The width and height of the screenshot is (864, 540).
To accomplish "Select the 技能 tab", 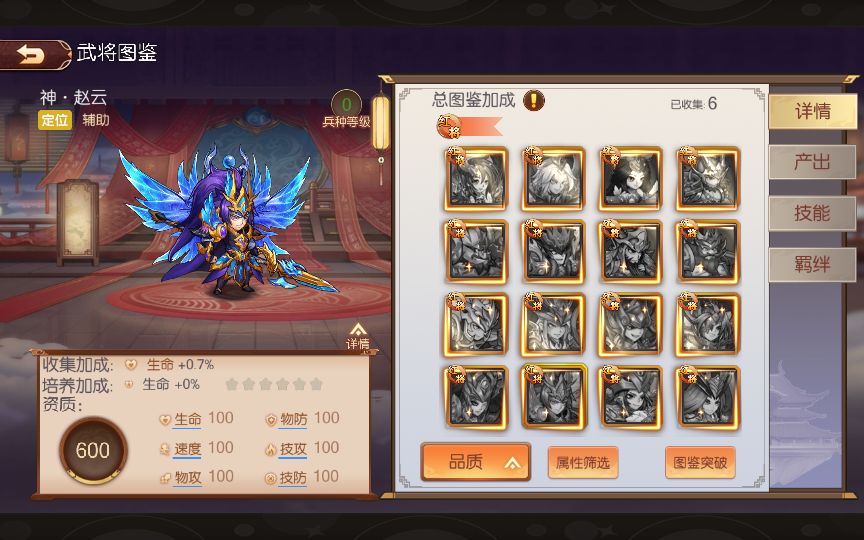I will point(812,213).
